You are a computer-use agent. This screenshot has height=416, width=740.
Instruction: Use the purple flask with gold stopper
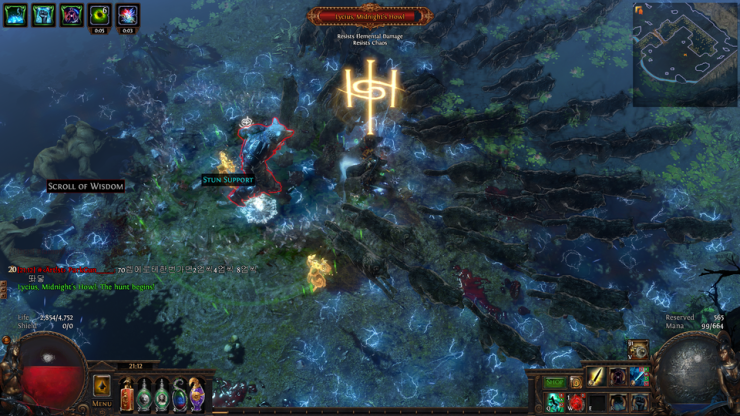[197, 394]
